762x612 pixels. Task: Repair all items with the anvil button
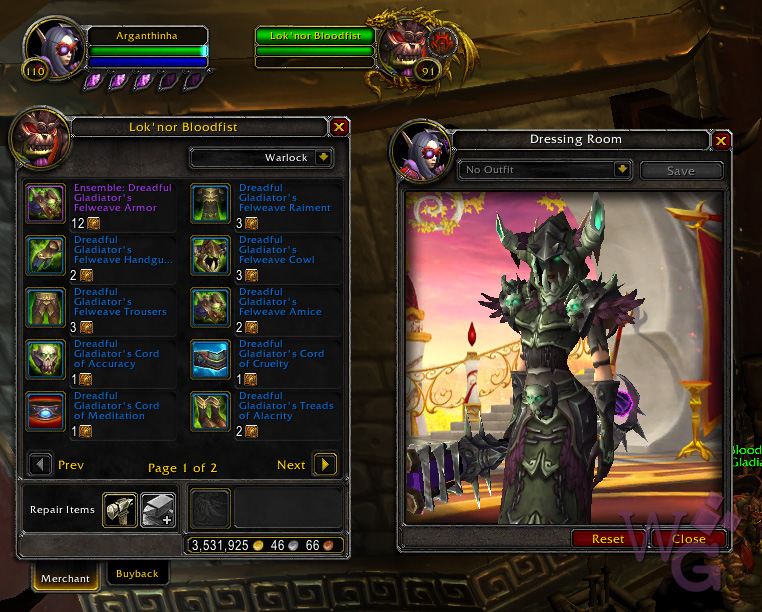click(x=157, y=510)
